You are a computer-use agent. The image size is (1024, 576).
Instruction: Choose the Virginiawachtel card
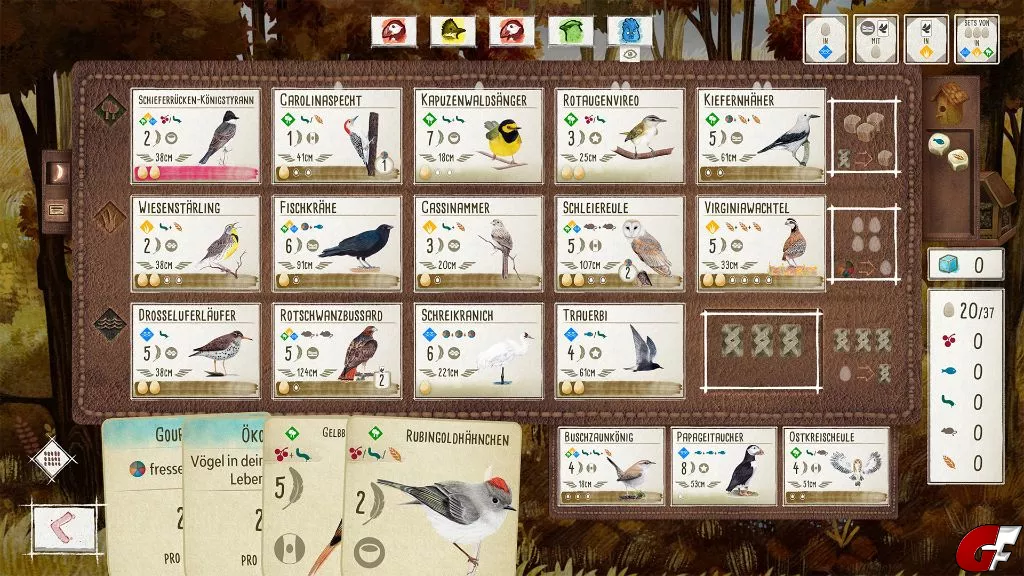pyautogui.click(x=761, y=243)
